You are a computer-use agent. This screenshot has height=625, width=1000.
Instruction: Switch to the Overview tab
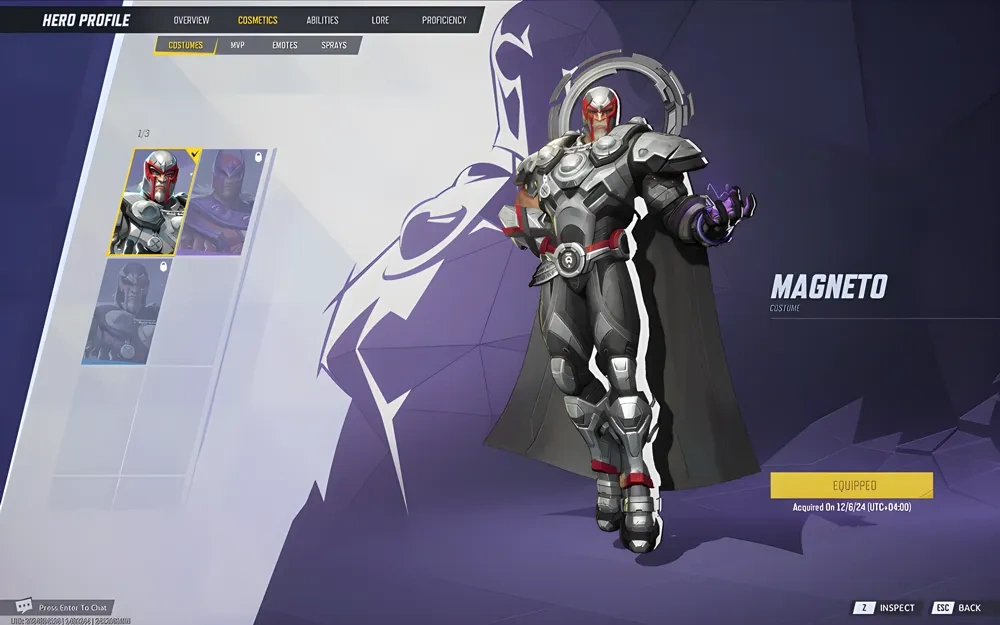click(191, 20)
